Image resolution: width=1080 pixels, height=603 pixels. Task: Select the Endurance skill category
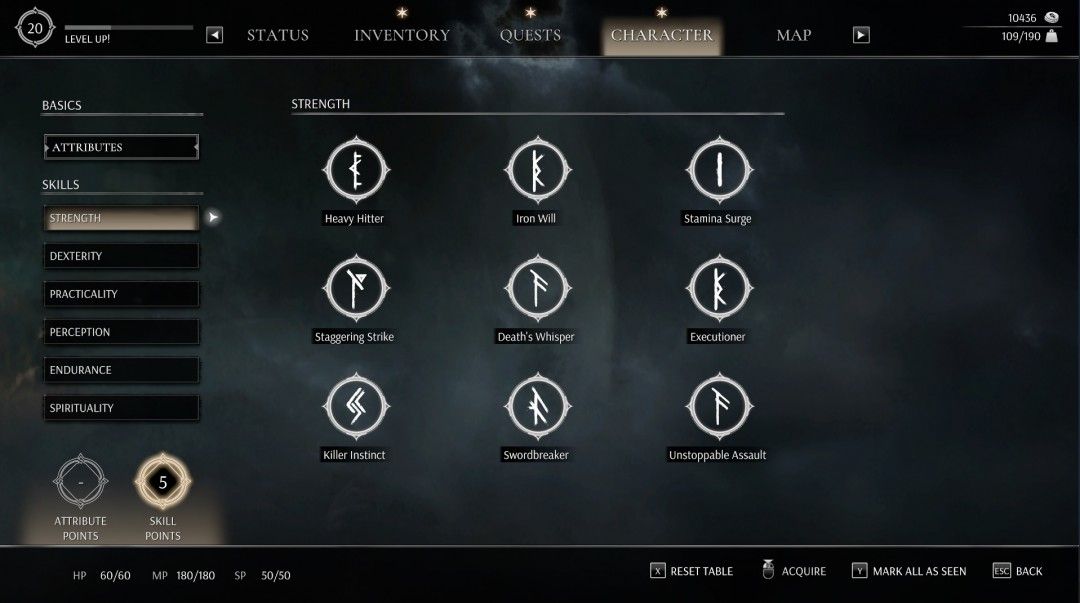(121, 370)
